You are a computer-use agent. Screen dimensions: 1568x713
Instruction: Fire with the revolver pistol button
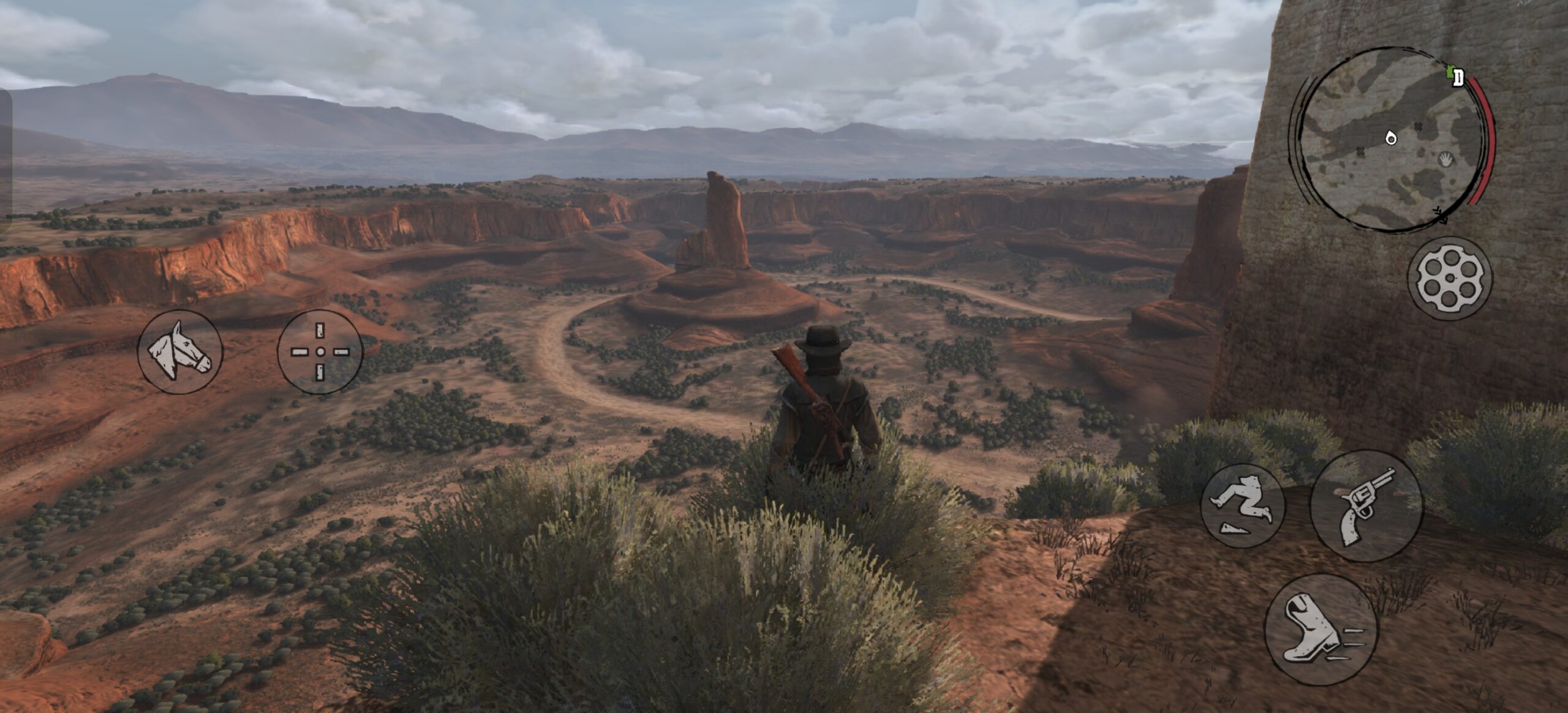click(x=1366, y=506)
